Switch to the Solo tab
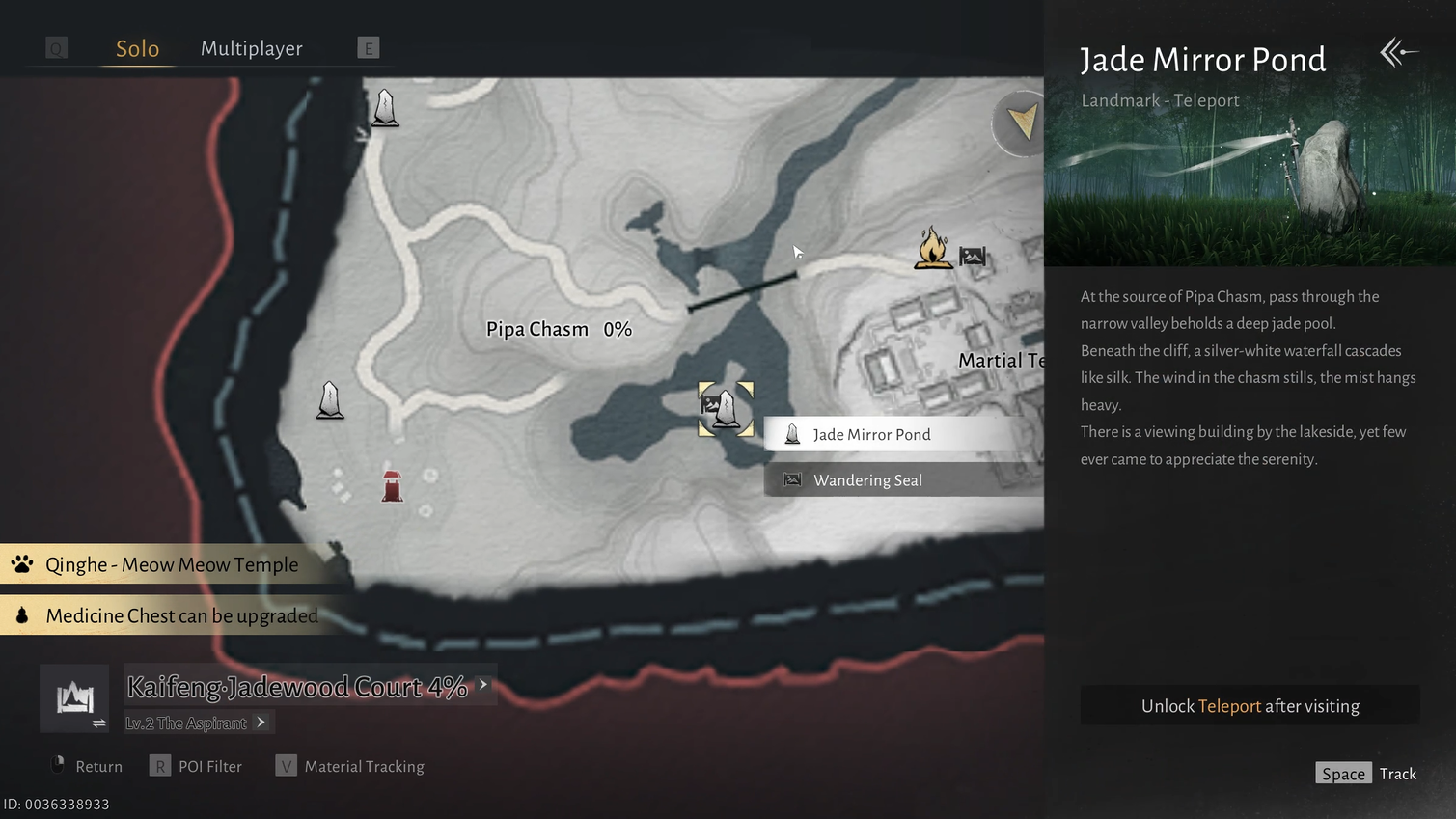This screenshot has width=1456, height=819. pos(137,48)
